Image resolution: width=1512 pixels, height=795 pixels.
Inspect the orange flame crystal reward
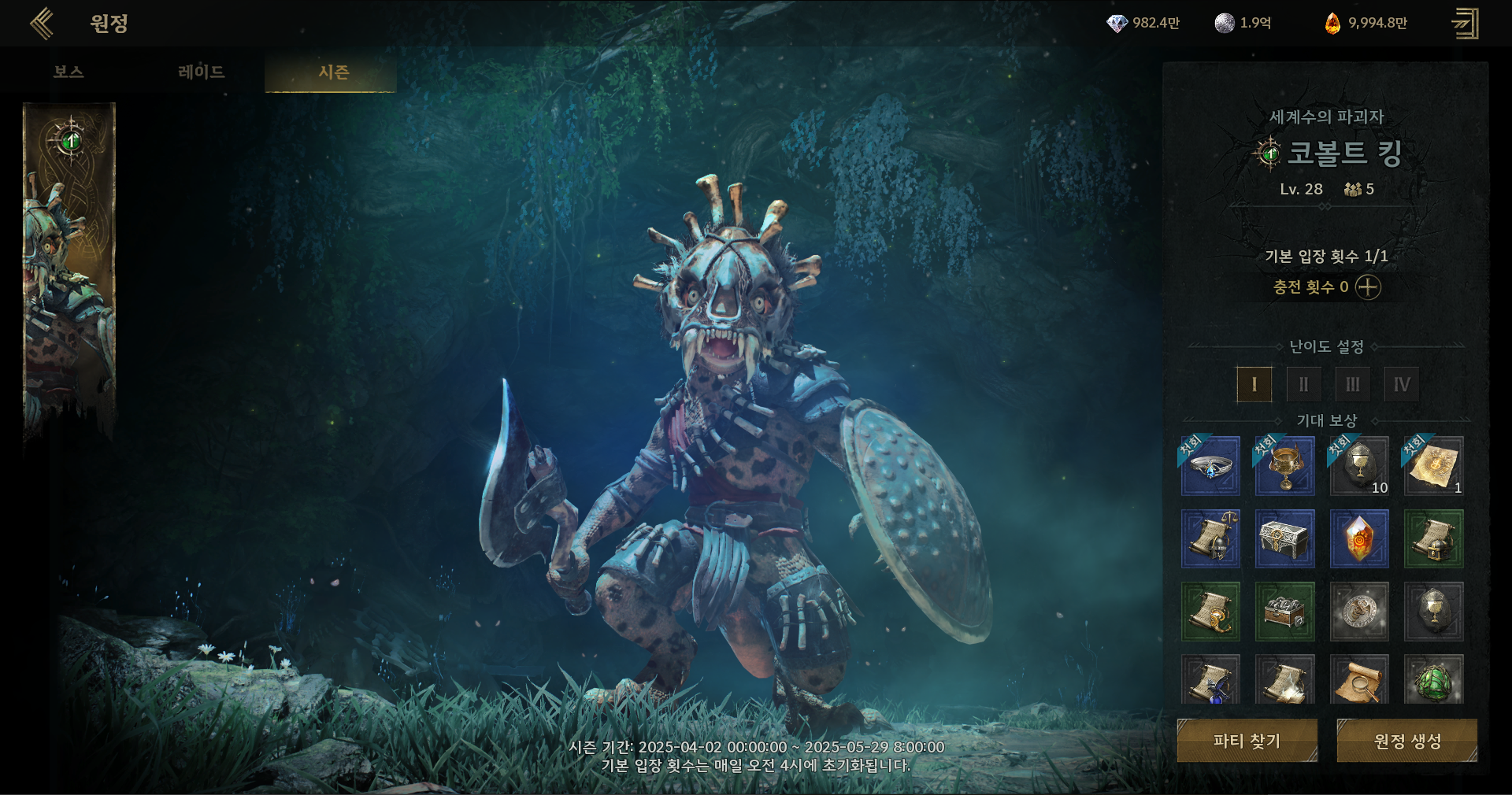click(x=1359, y=539)
